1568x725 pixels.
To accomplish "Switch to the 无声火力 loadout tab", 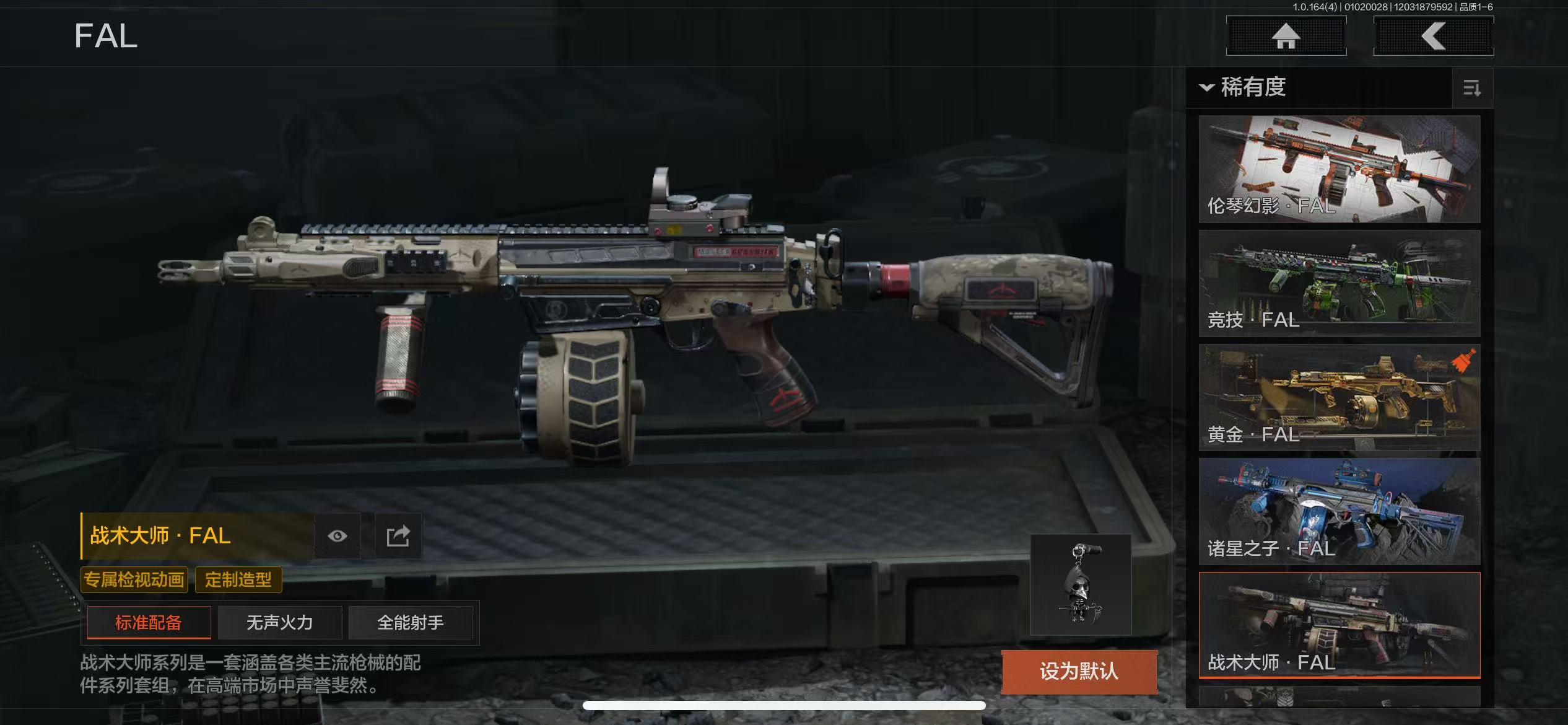I will coord(280,622).
